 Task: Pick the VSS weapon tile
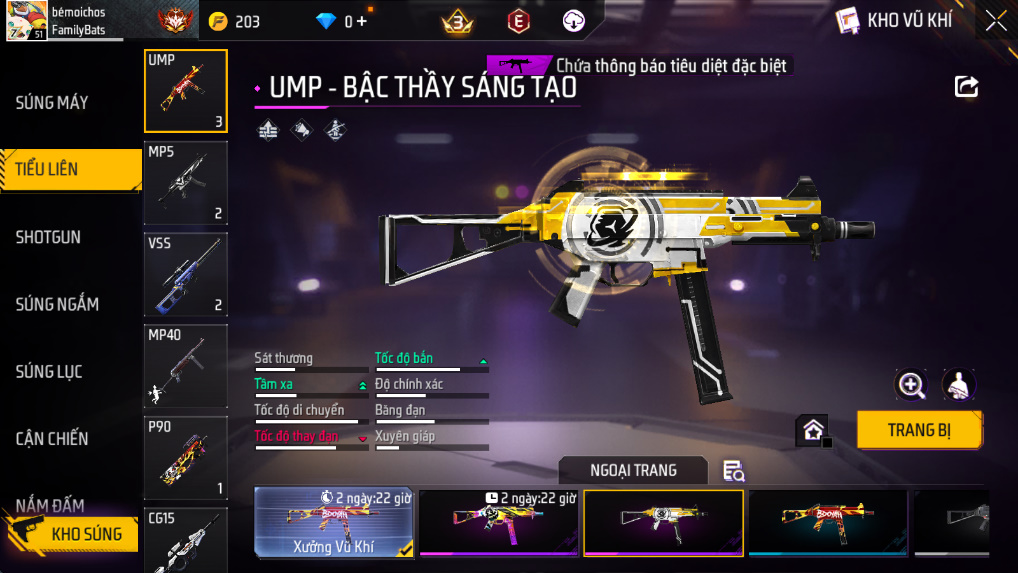pyautogui.click(x=186, y=274)
